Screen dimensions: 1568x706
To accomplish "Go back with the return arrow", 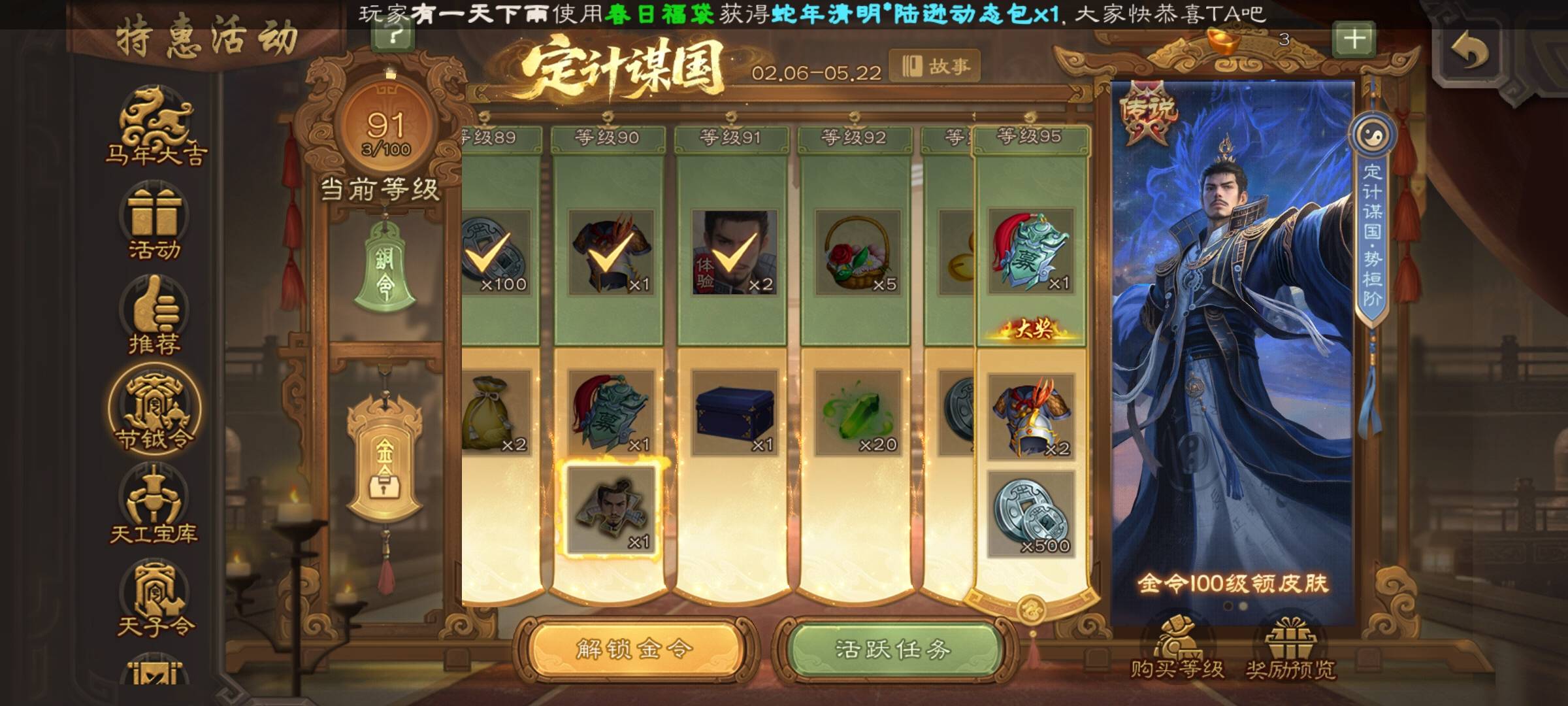I will point(1469,51).
